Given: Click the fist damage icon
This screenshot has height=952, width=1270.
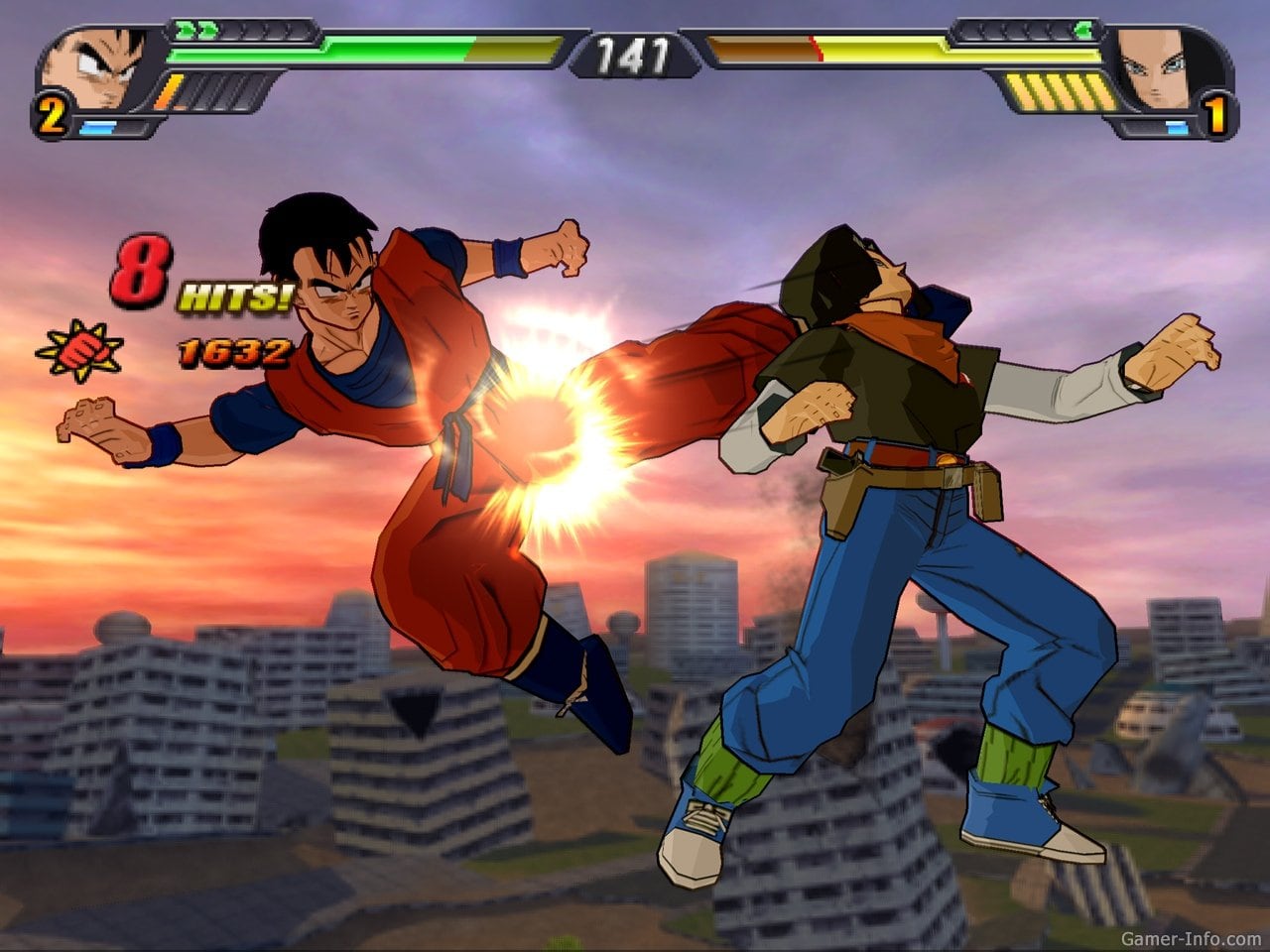Looking at the screenshot, I should pos(79,352).
